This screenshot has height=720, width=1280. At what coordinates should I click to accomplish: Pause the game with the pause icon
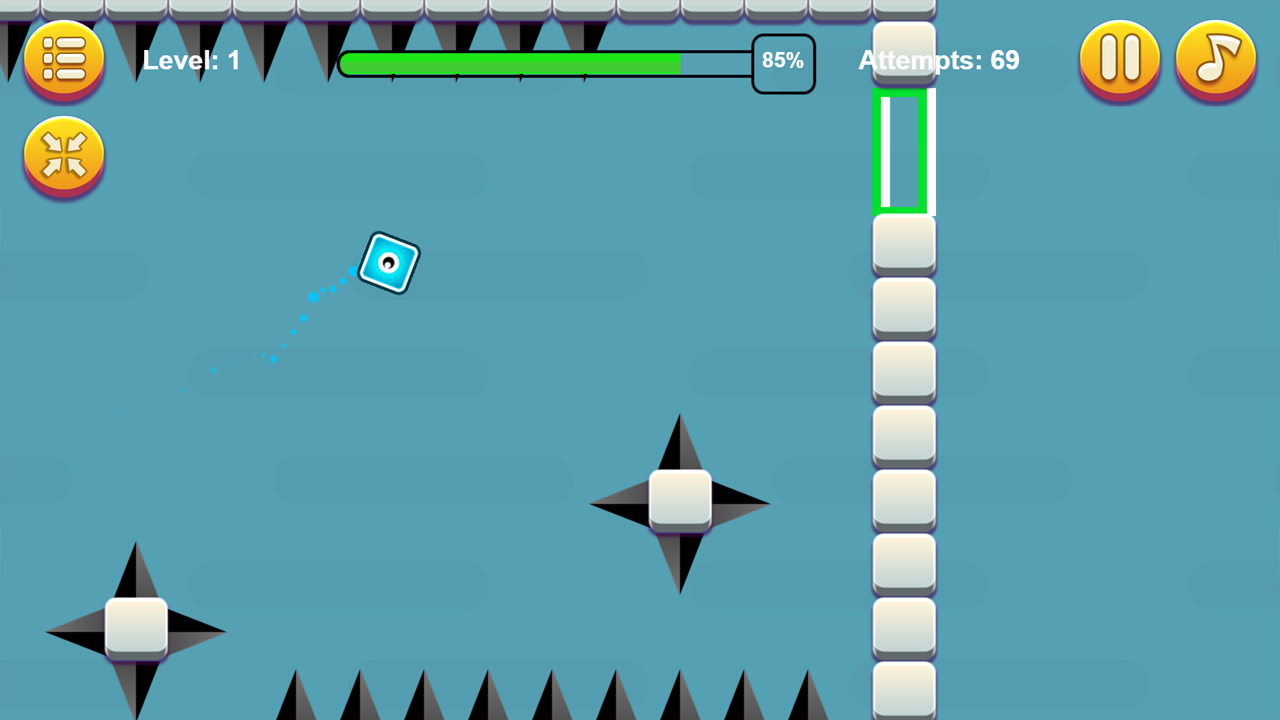click(1119, 58)
